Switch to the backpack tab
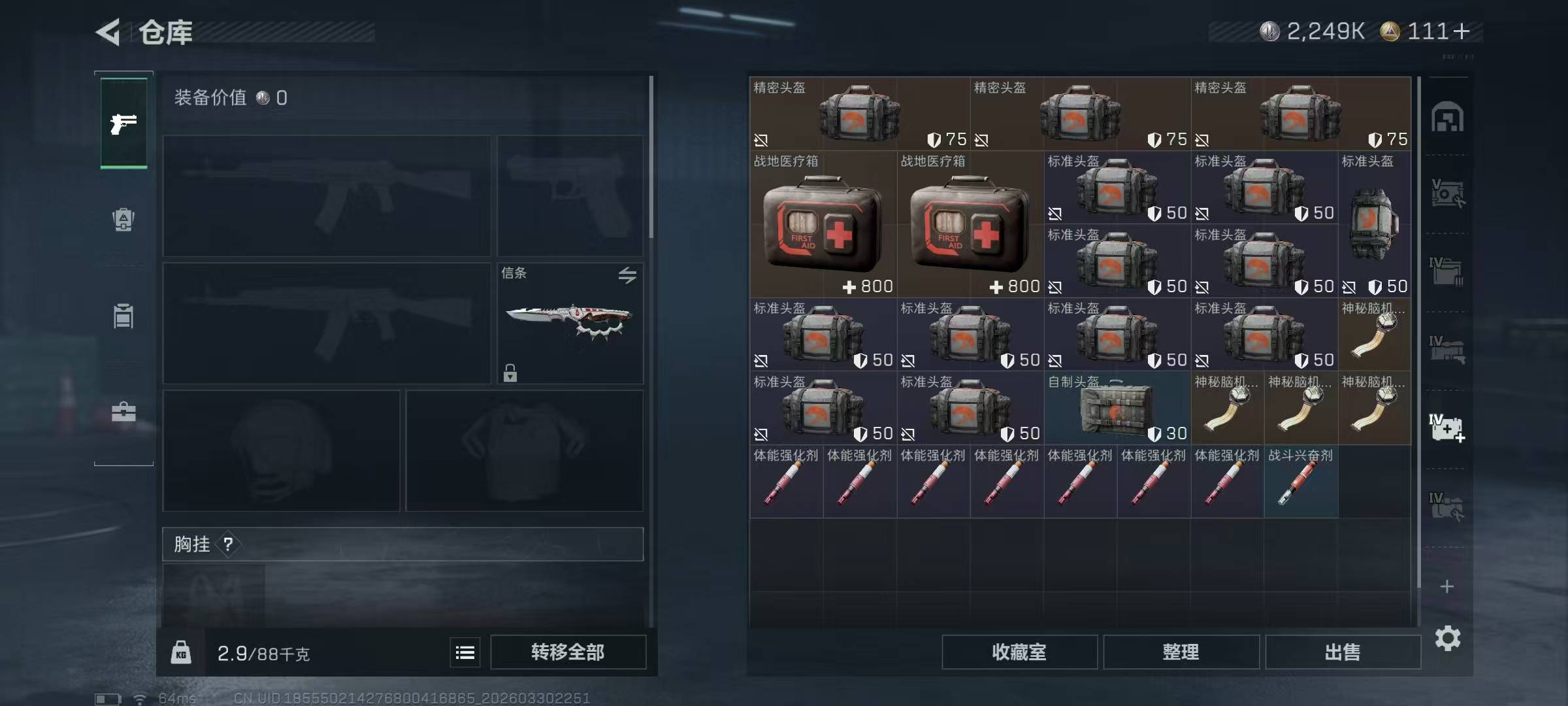Viewport: 1568px width, 706px height. click(123, 220)
